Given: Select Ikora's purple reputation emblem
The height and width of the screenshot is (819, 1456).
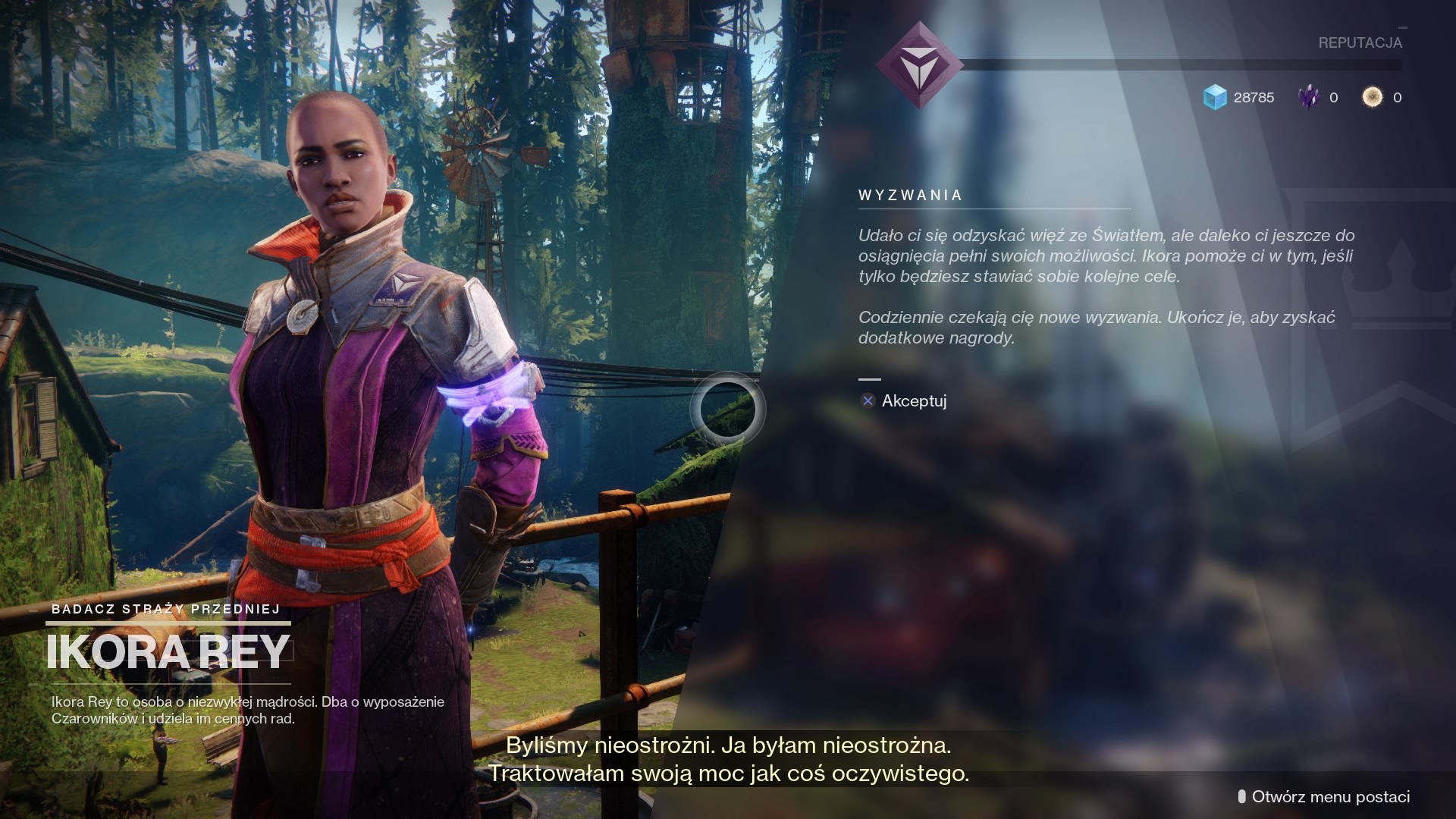Looking at the screenshot, I should coord(919,64).
